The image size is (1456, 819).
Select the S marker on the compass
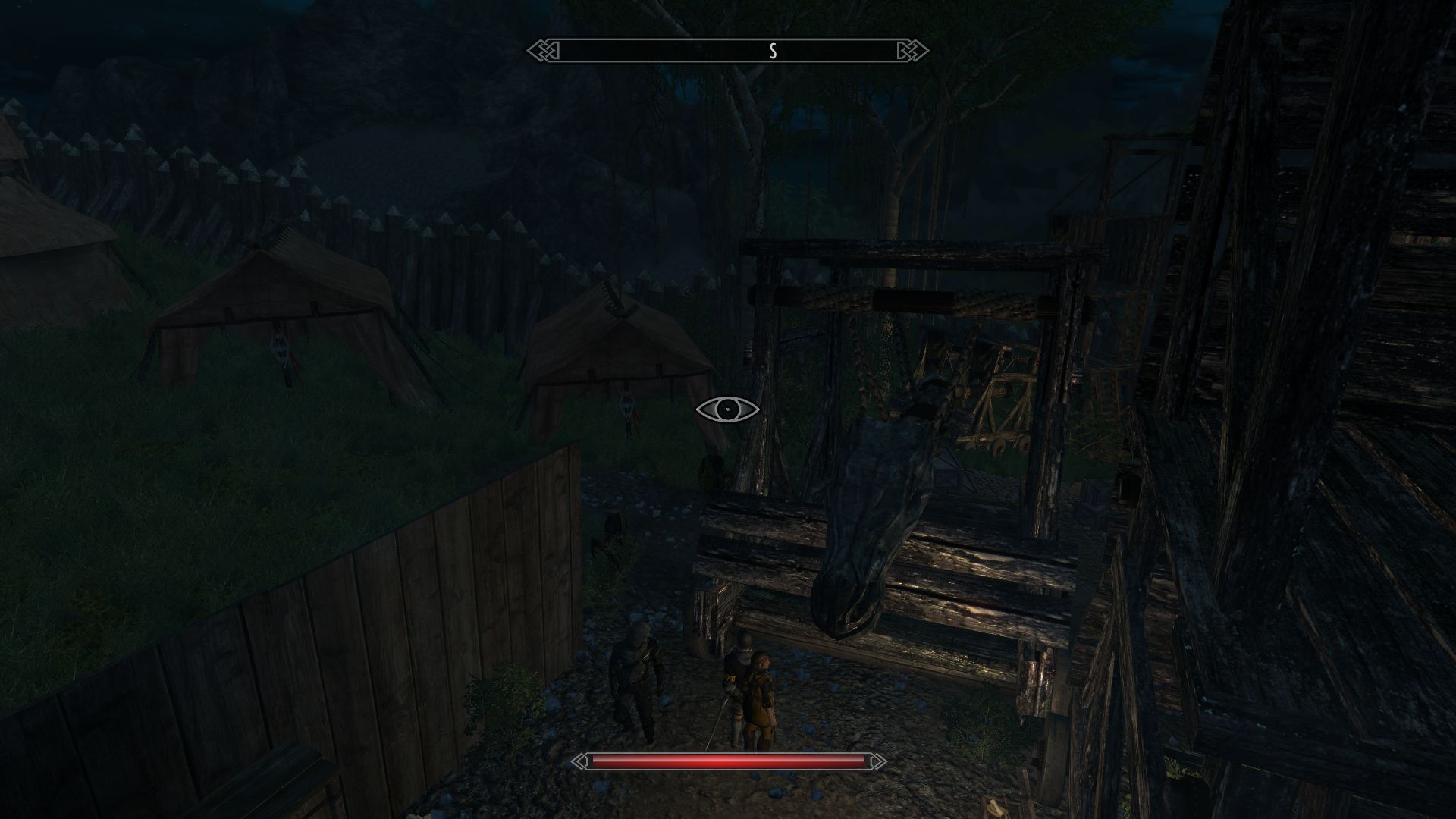pos(773,50)
